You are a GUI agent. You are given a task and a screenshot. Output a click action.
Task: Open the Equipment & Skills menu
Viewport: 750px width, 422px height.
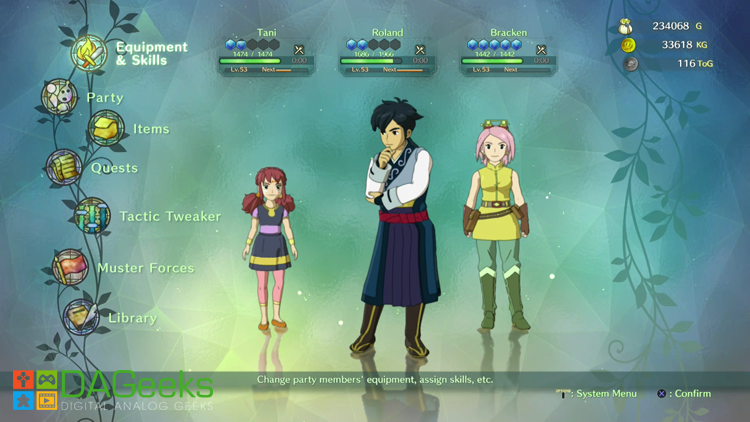click(151, 53)
